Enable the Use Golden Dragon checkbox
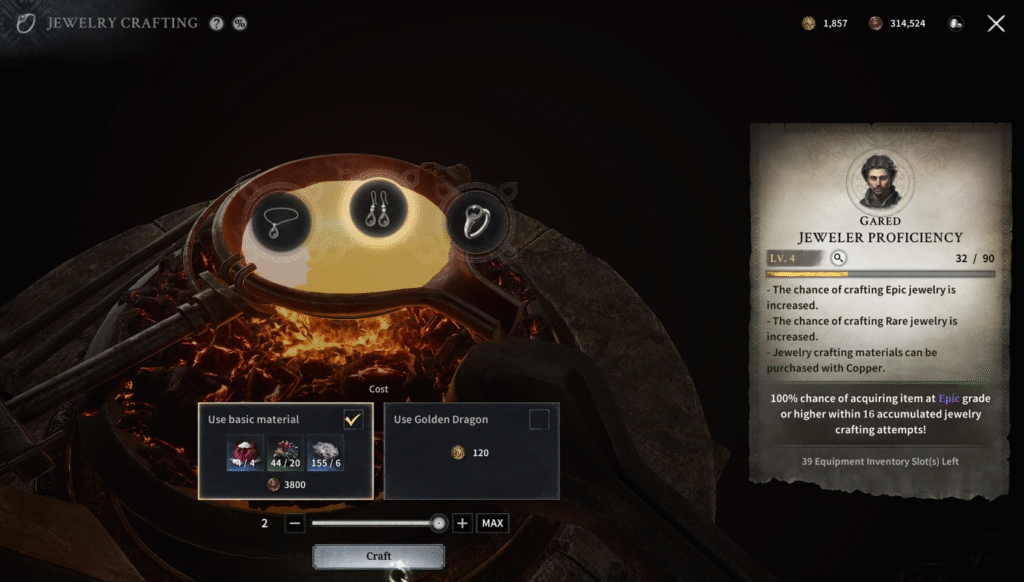This screenshot has width=1024, height=582. [539, 419]
